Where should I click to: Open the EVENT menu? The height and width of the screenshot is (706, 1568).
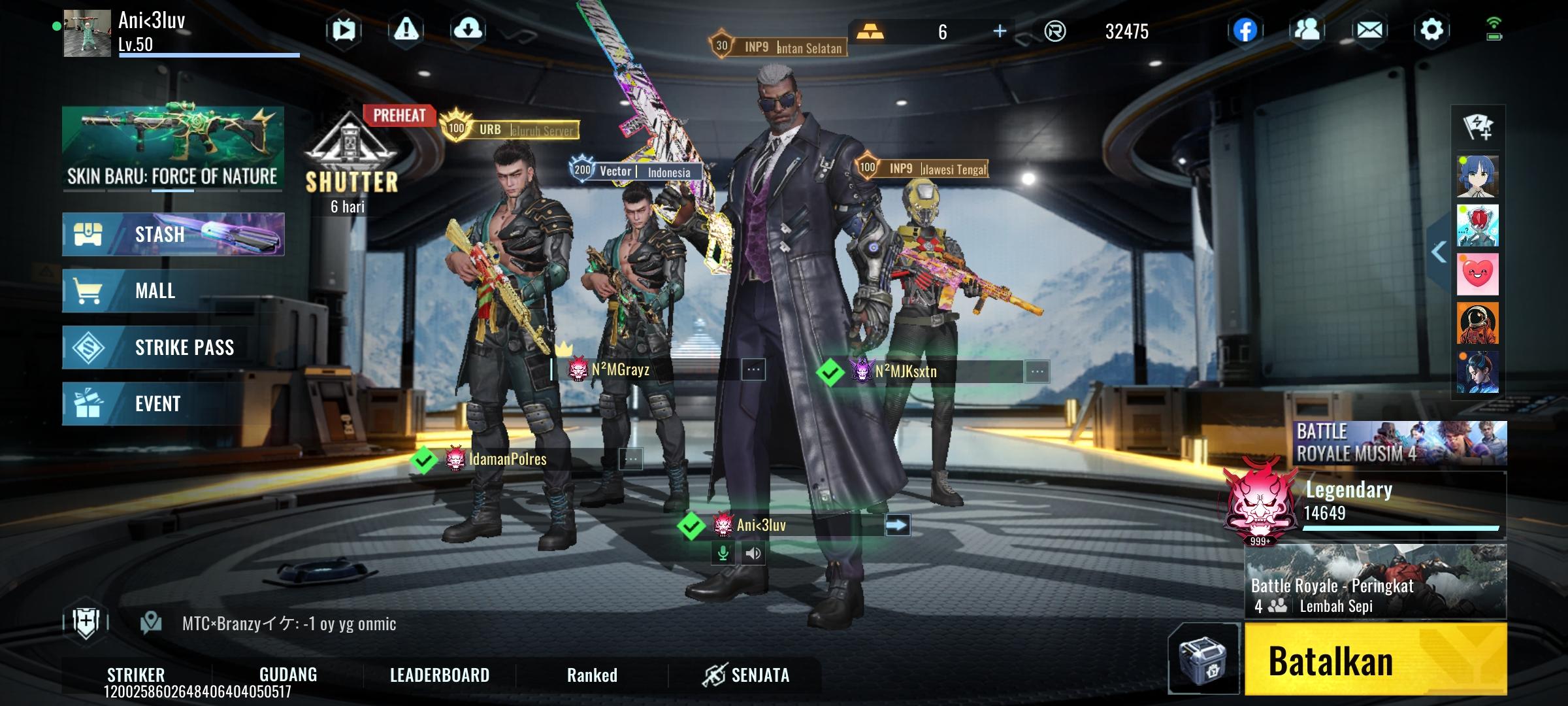[x=173, y=403]
